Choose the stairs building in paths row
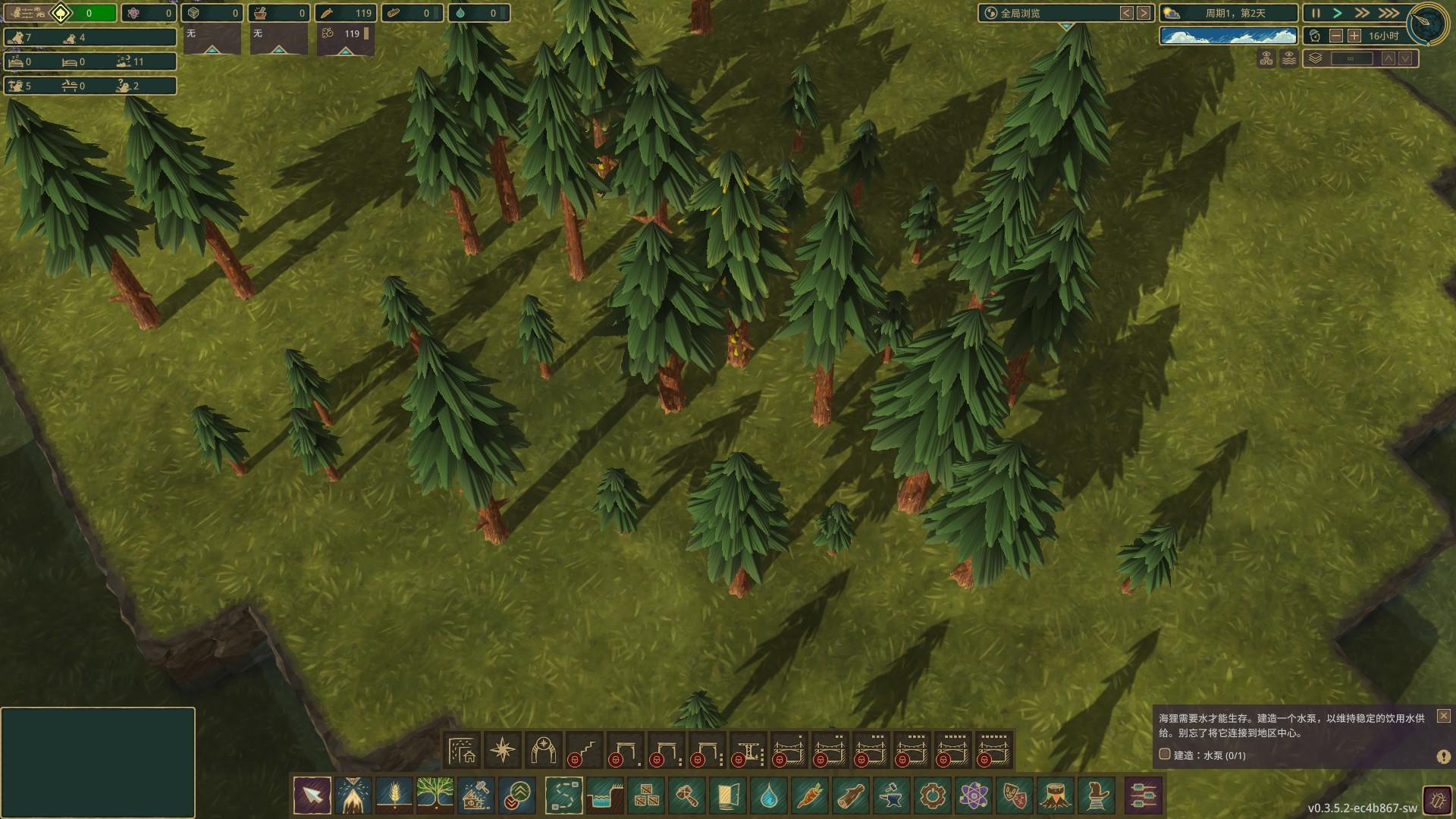The image size is (1456, 819). [x=585, y=751]
